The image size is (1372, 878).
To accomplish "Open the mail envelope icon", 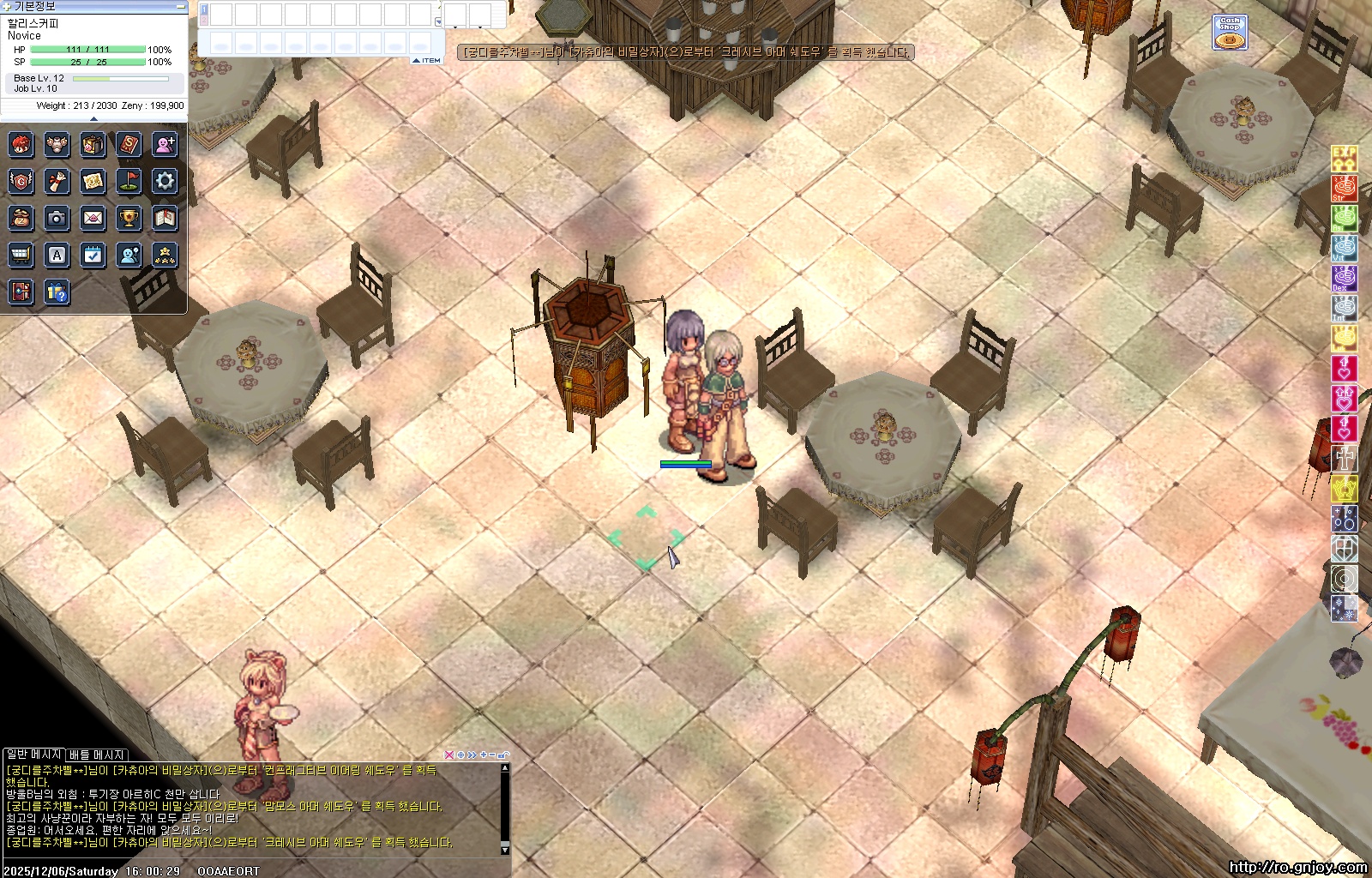I will [x=93, y=219].
